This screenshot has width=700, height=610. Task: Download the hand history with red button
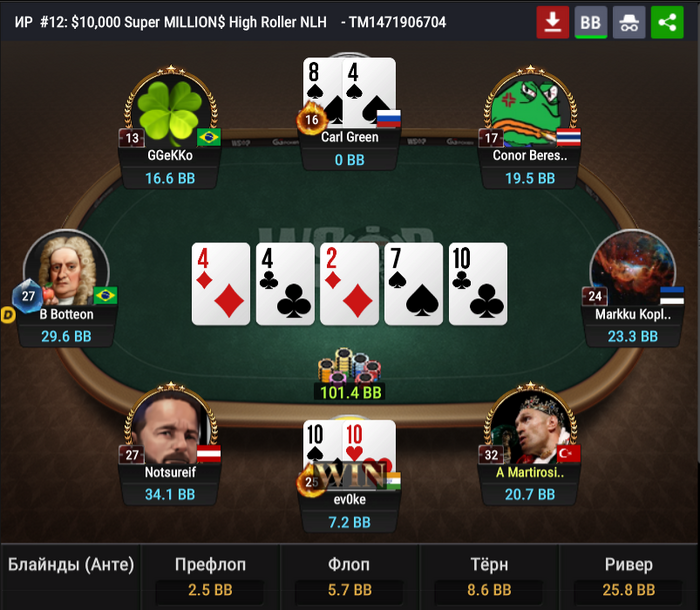click(553, 22)
